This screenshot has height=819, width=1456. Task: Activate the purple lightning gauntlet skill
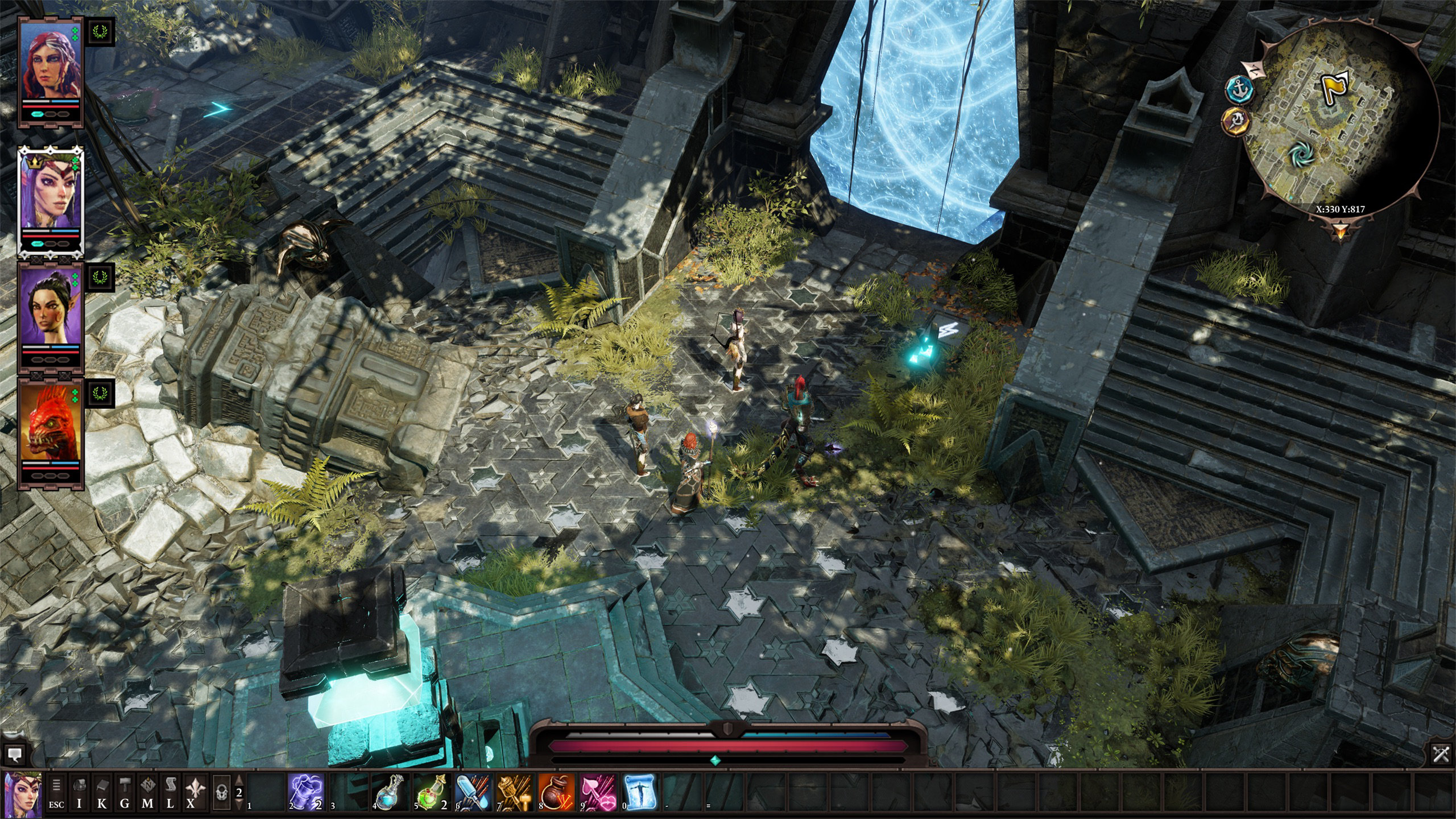pyautogui.click(x=307, y=791)
